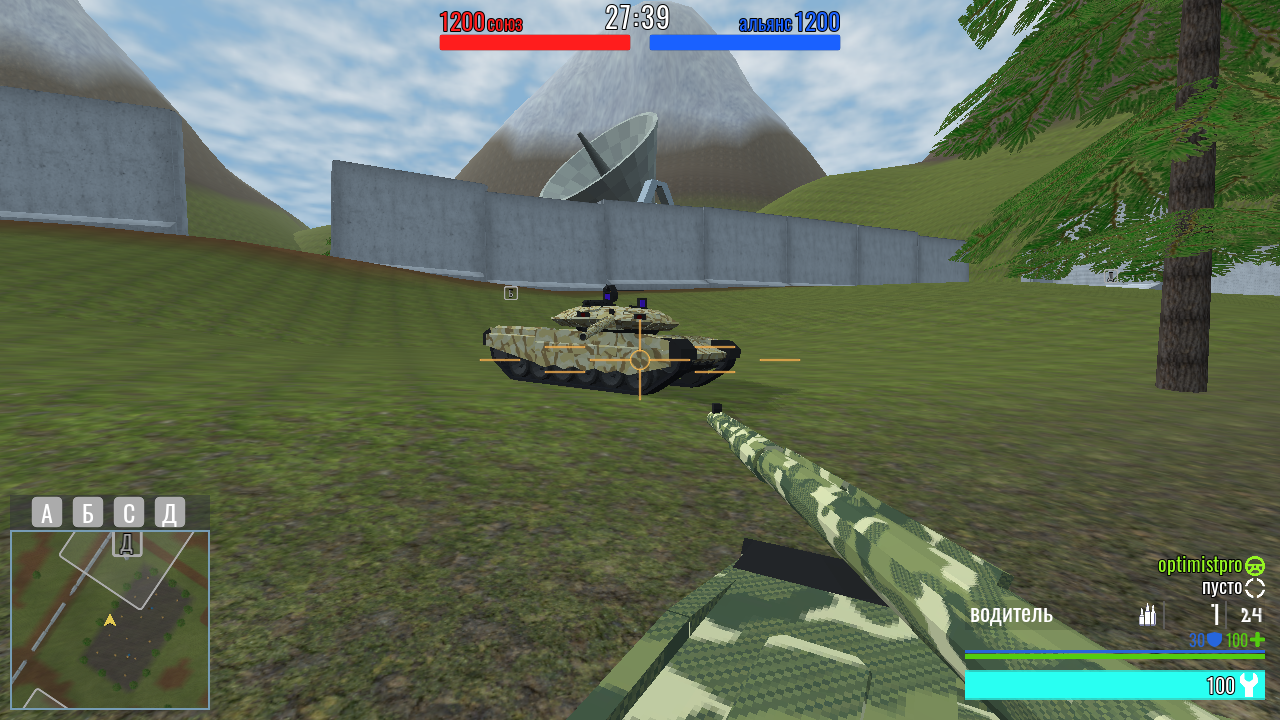Image resolution: width=1280 pixels, height=720 pixels.
Task: Click the orange crosshair reticle on the tank
Action: (x=638, y=358)
